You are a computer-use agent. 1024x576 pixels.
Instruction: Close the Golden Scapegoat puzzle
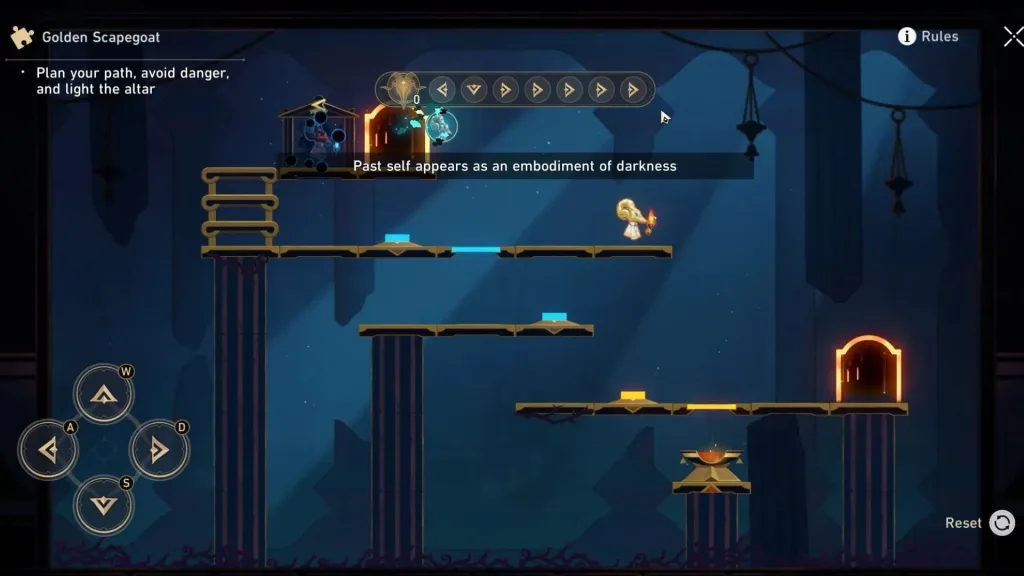(1012, 37)
